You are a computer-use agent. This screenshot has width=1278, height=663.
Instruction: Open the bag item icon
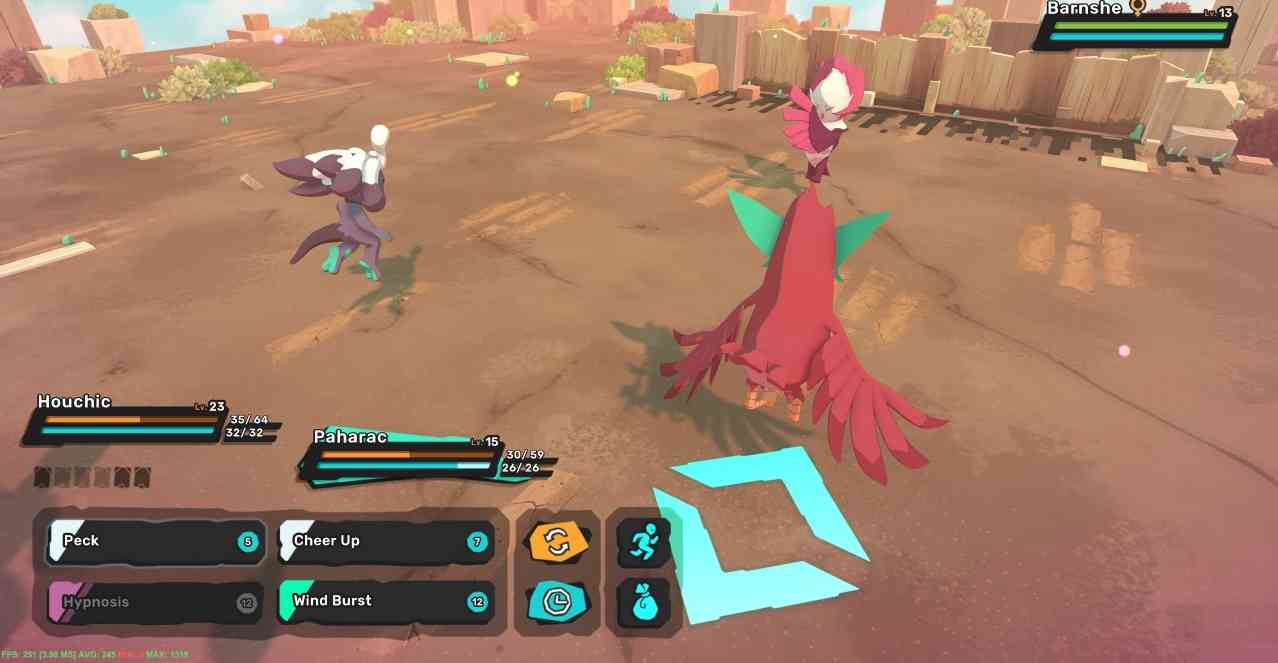pos(642,603)
